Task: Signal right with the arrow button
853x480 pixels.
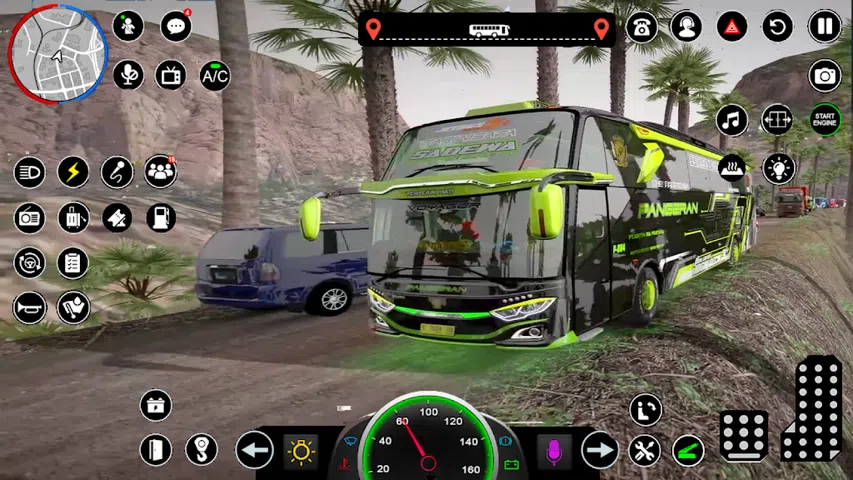Action: pyautogui.click(x=600, y=450)
